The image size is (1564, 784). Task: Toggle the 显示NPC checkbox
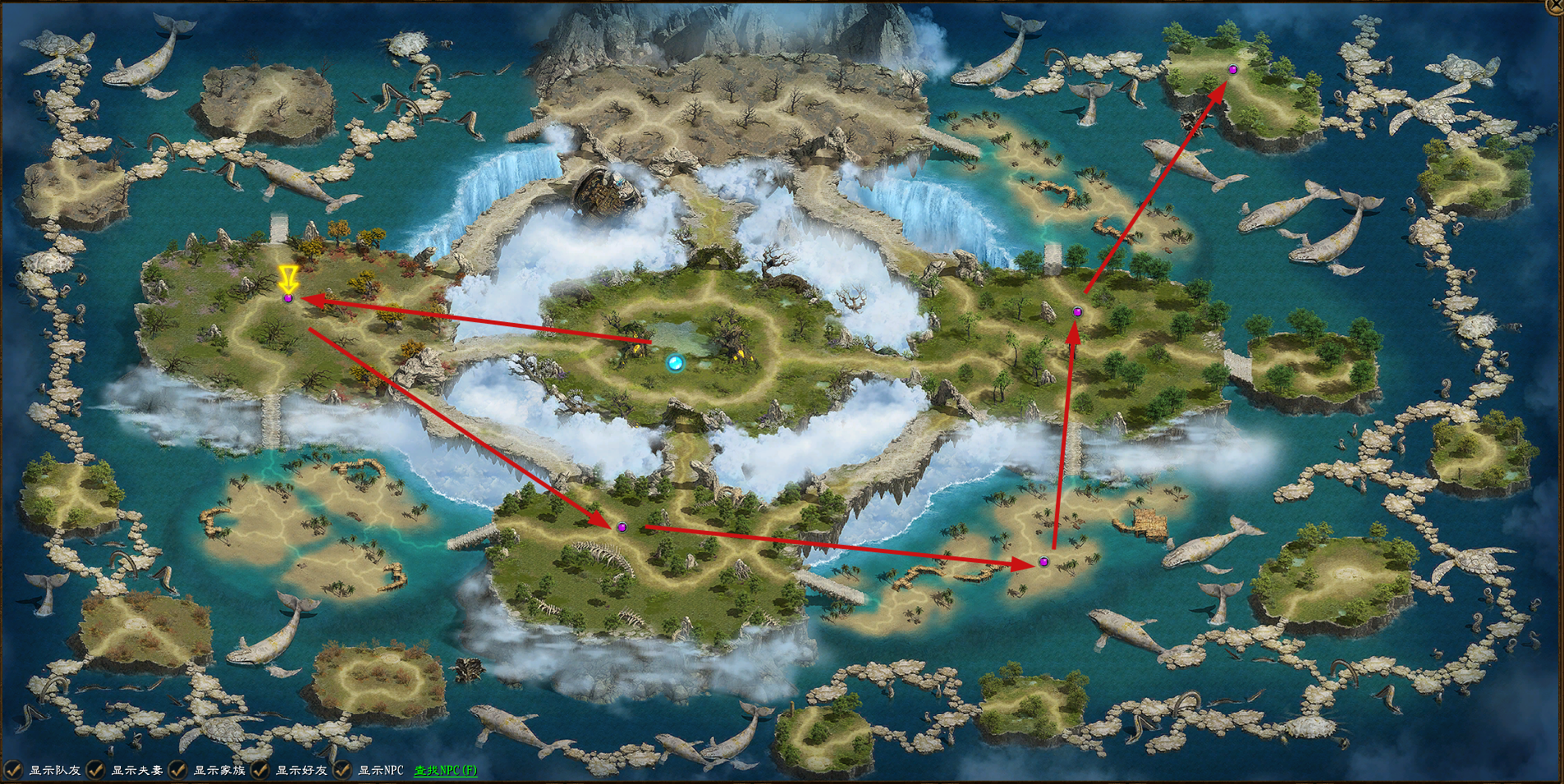342,770
